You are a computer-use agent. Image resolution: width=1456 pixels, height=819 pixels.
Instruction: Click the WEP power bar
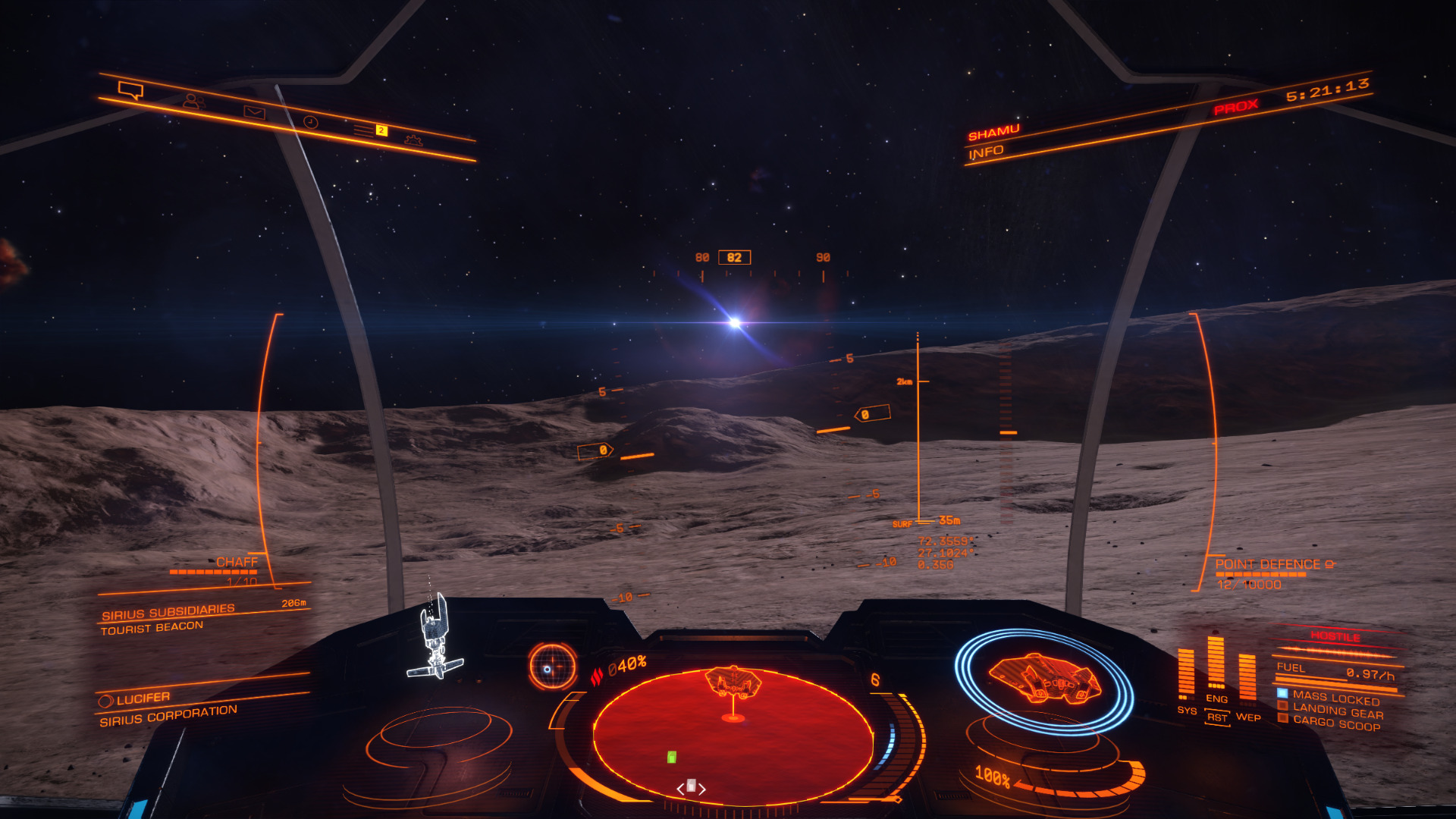(1247, 679)
